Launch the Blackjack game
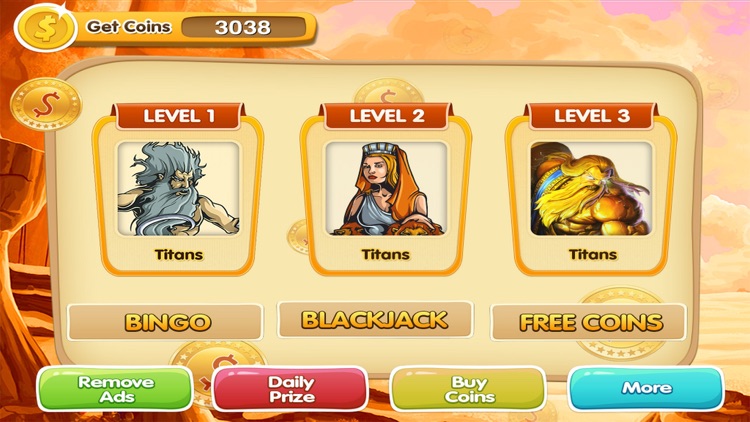 click(x=375, y=320)
